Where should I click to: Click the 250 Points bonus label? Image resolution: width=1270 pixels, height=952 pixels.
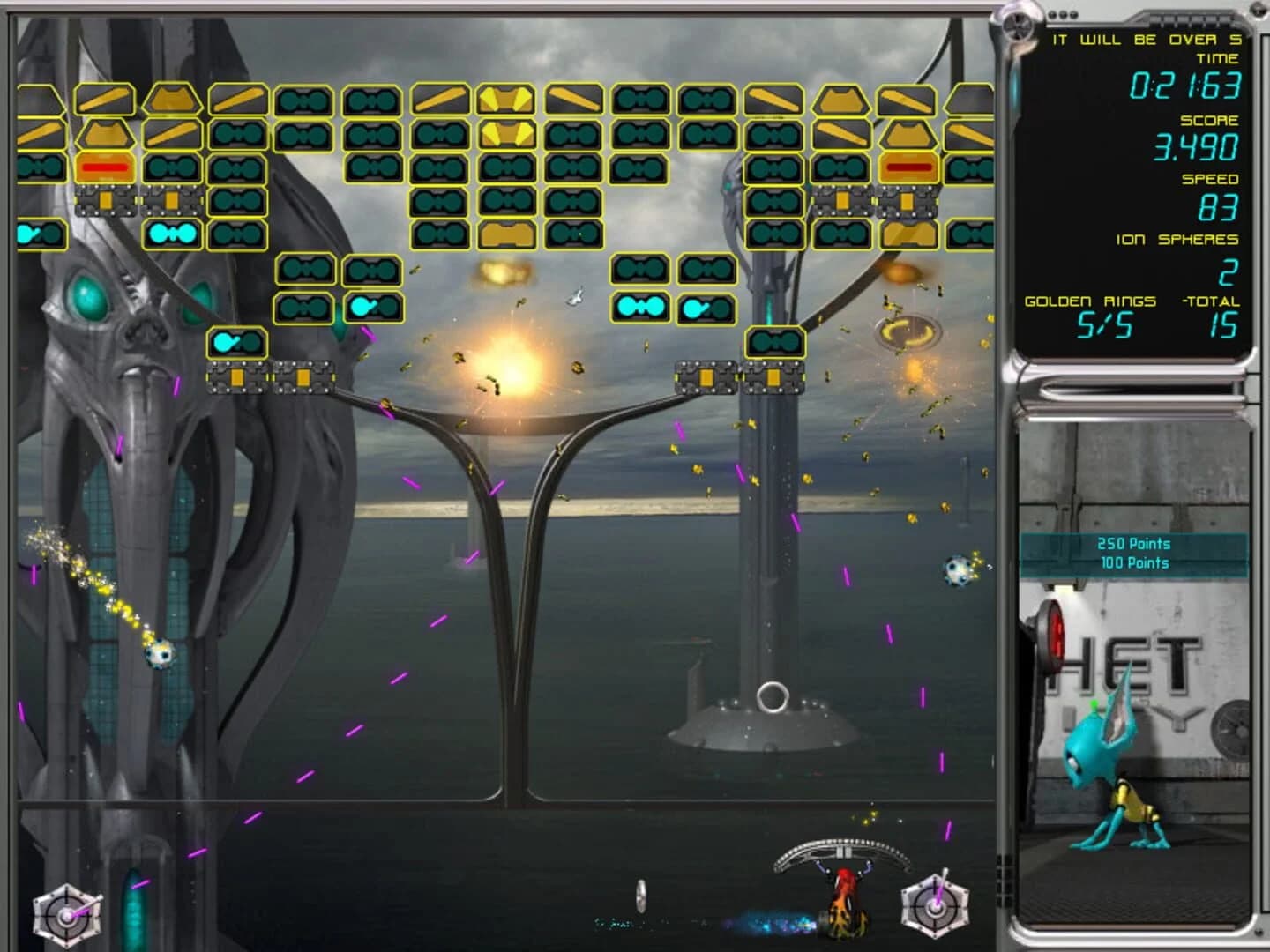point(1132,545)
